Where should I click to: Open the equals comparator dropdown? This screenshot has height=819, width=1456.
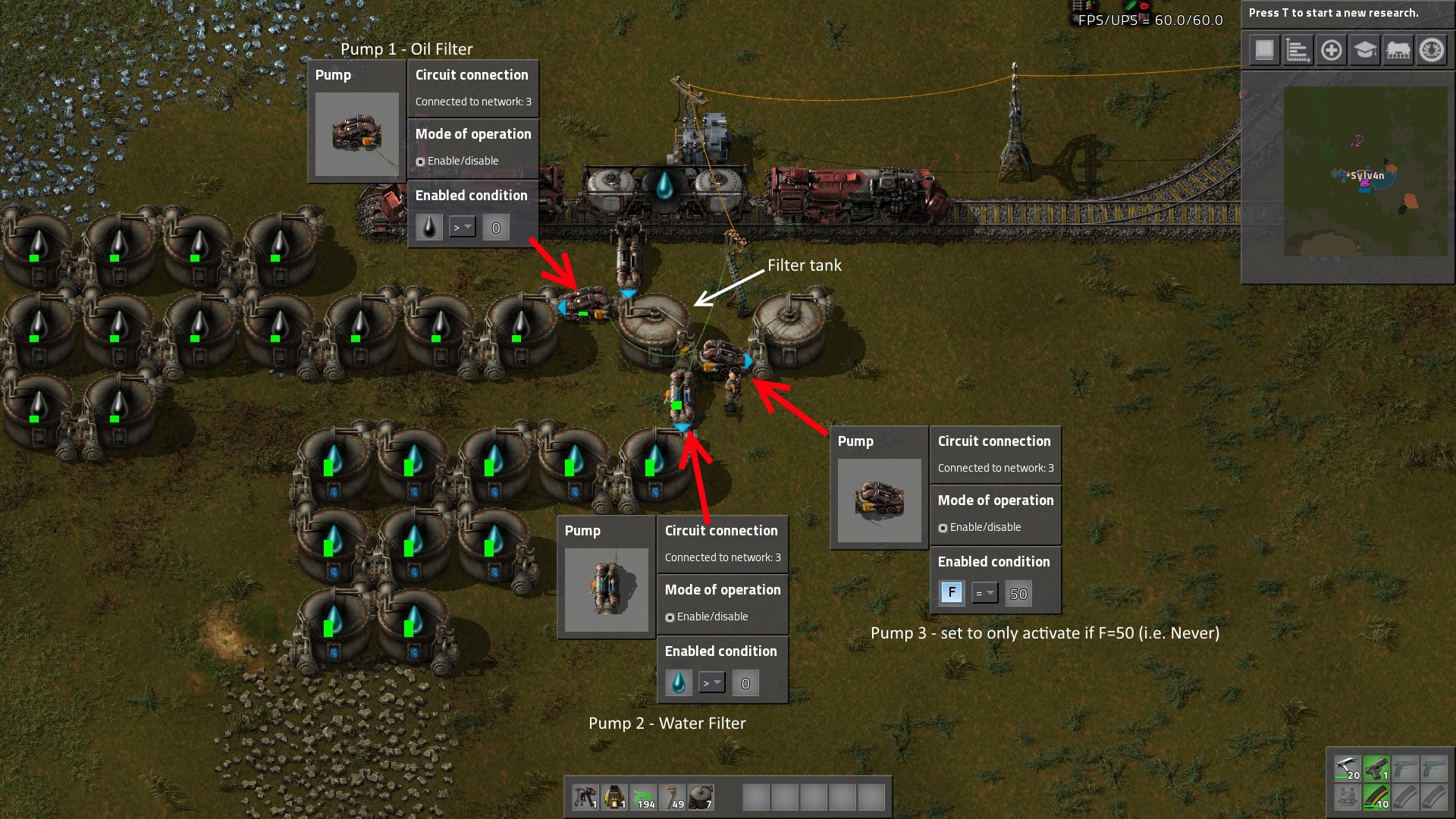984,593
